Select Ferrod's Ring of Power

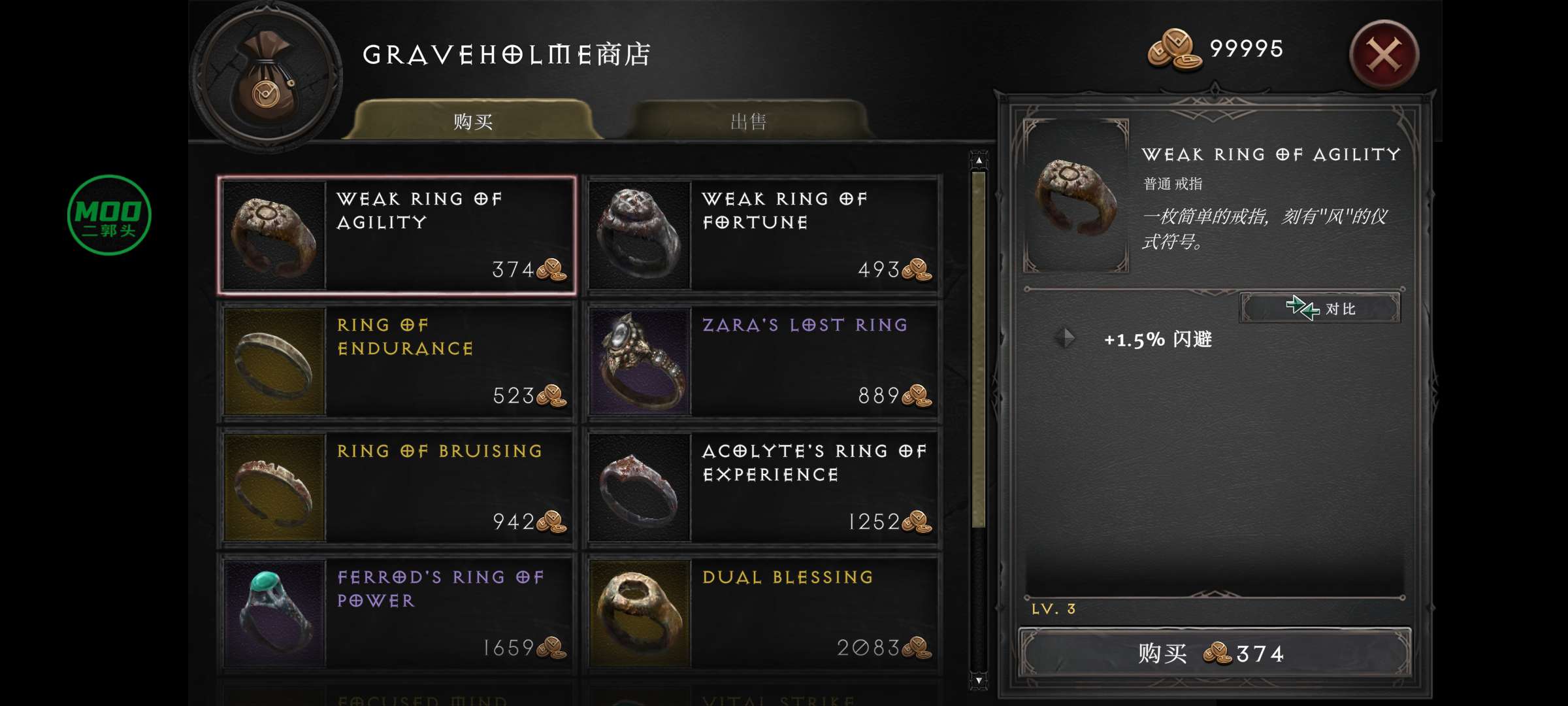coord(397,613)
